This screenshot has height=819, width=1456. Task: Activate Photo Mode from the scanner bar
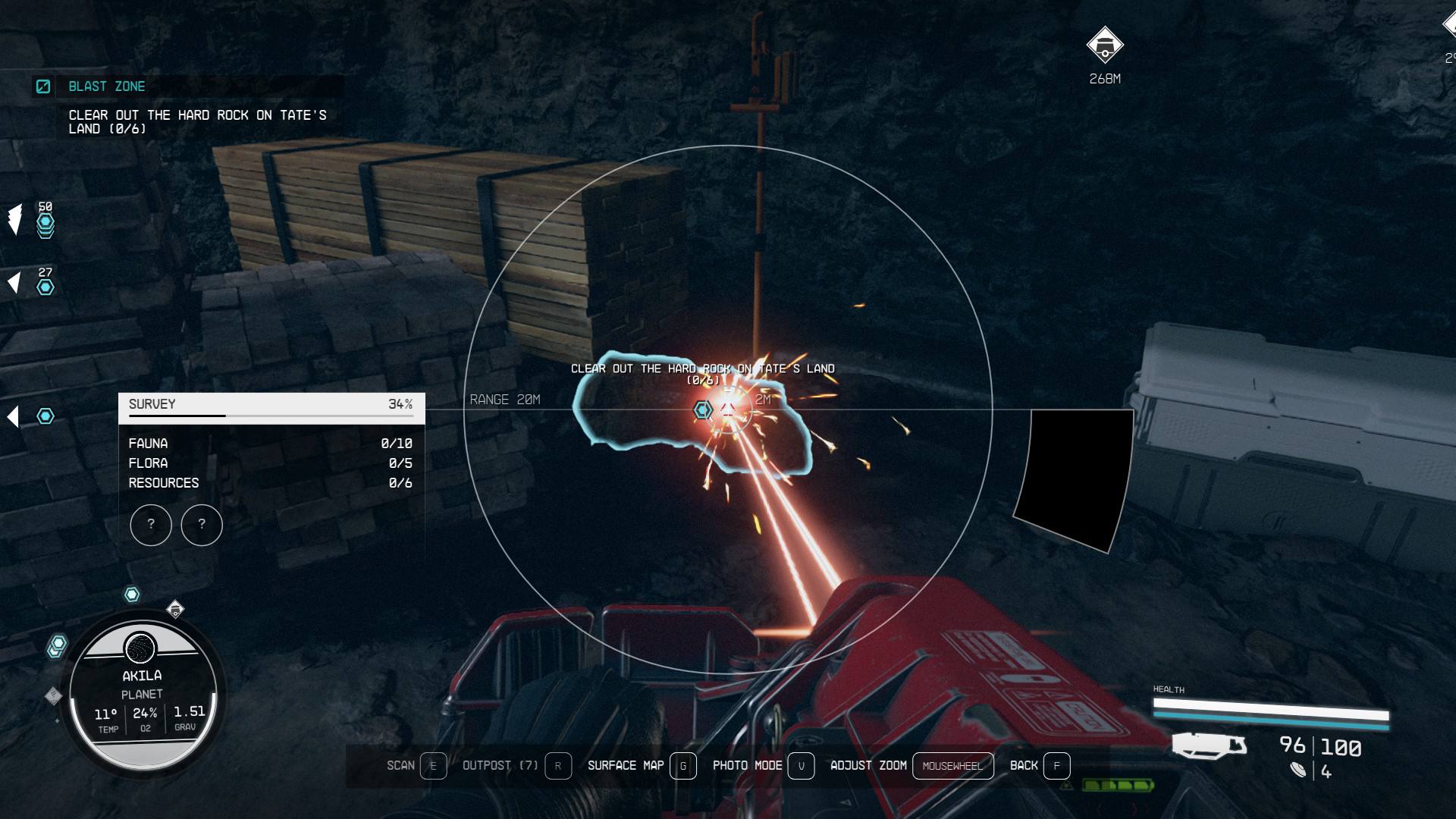[x=762, y=766]
